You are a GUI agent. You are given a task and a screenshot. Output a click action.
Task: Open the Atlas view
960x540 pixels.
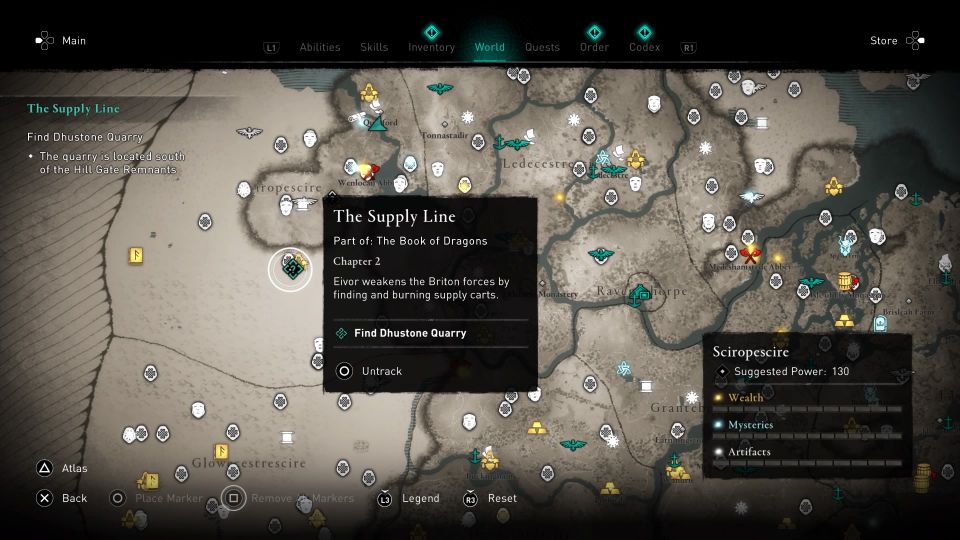[x=74, y=468]
